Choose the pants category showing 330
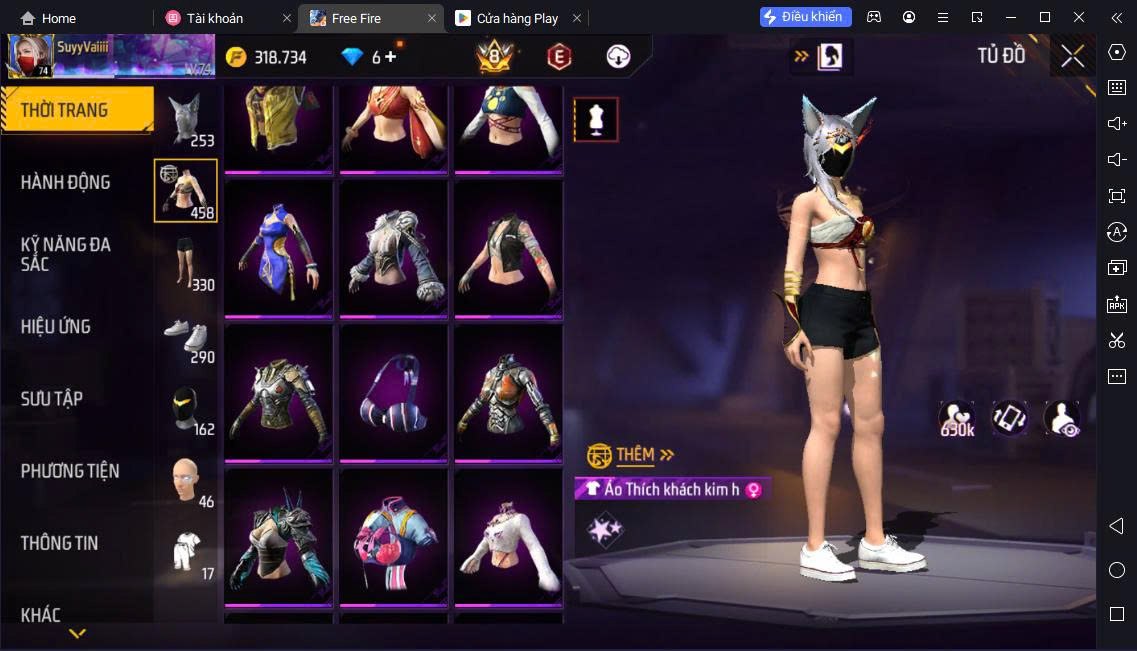This screenshot has height=651, width=1137. point(186,264)
